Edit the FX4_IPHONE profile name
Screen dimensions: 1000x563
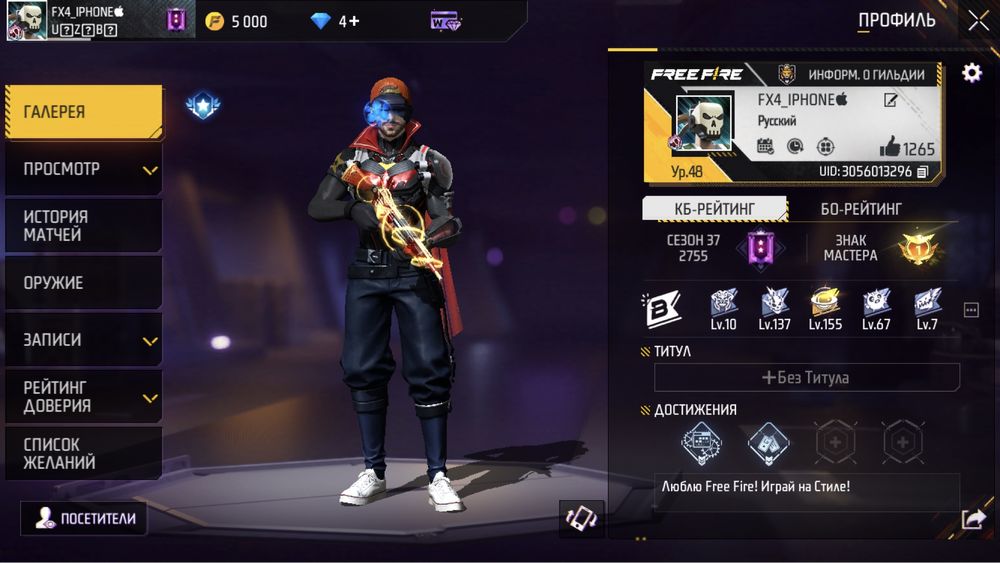[890, 100]
